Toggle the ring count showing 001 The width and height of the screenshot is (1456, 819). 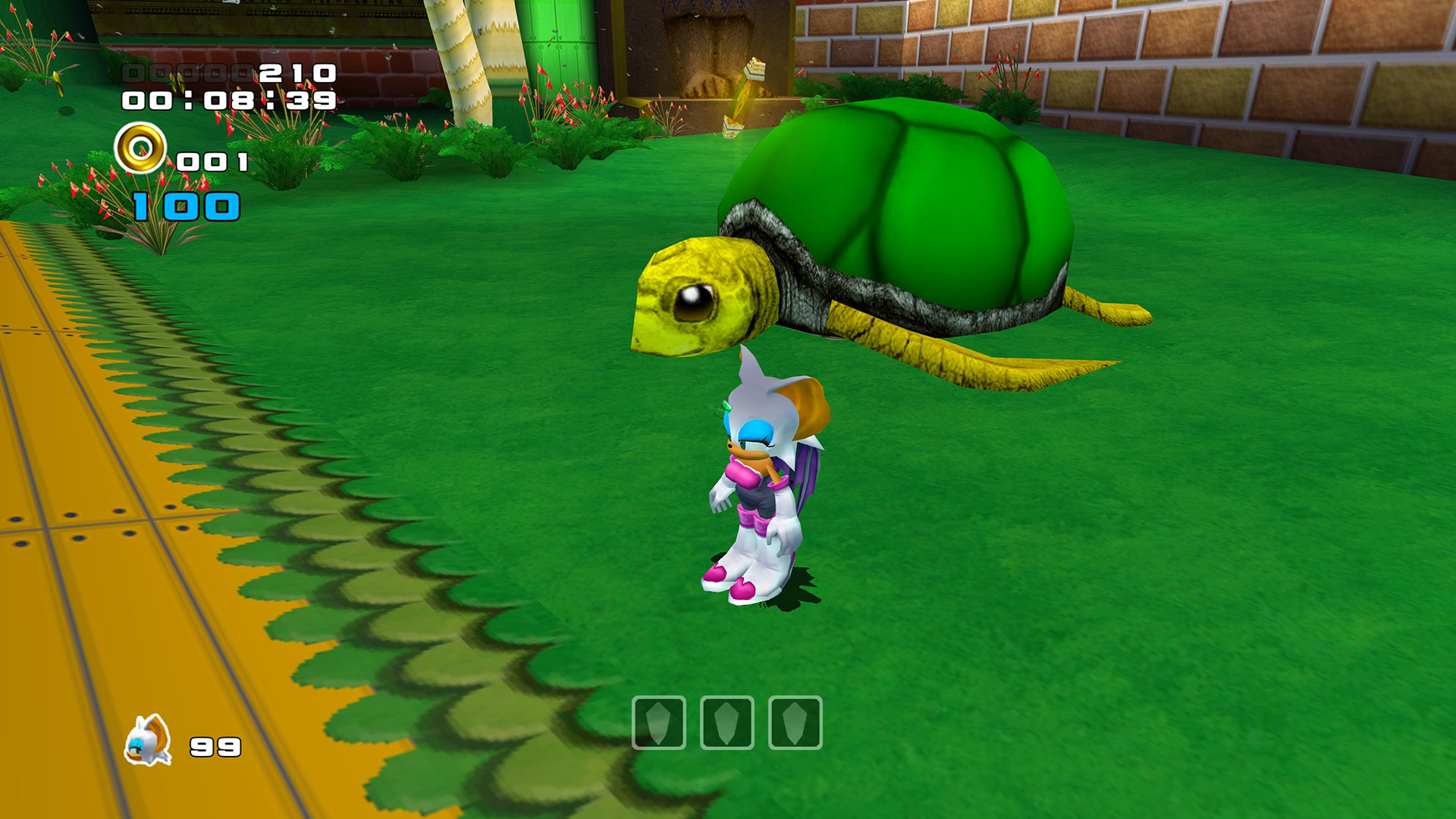pos(210,159)
